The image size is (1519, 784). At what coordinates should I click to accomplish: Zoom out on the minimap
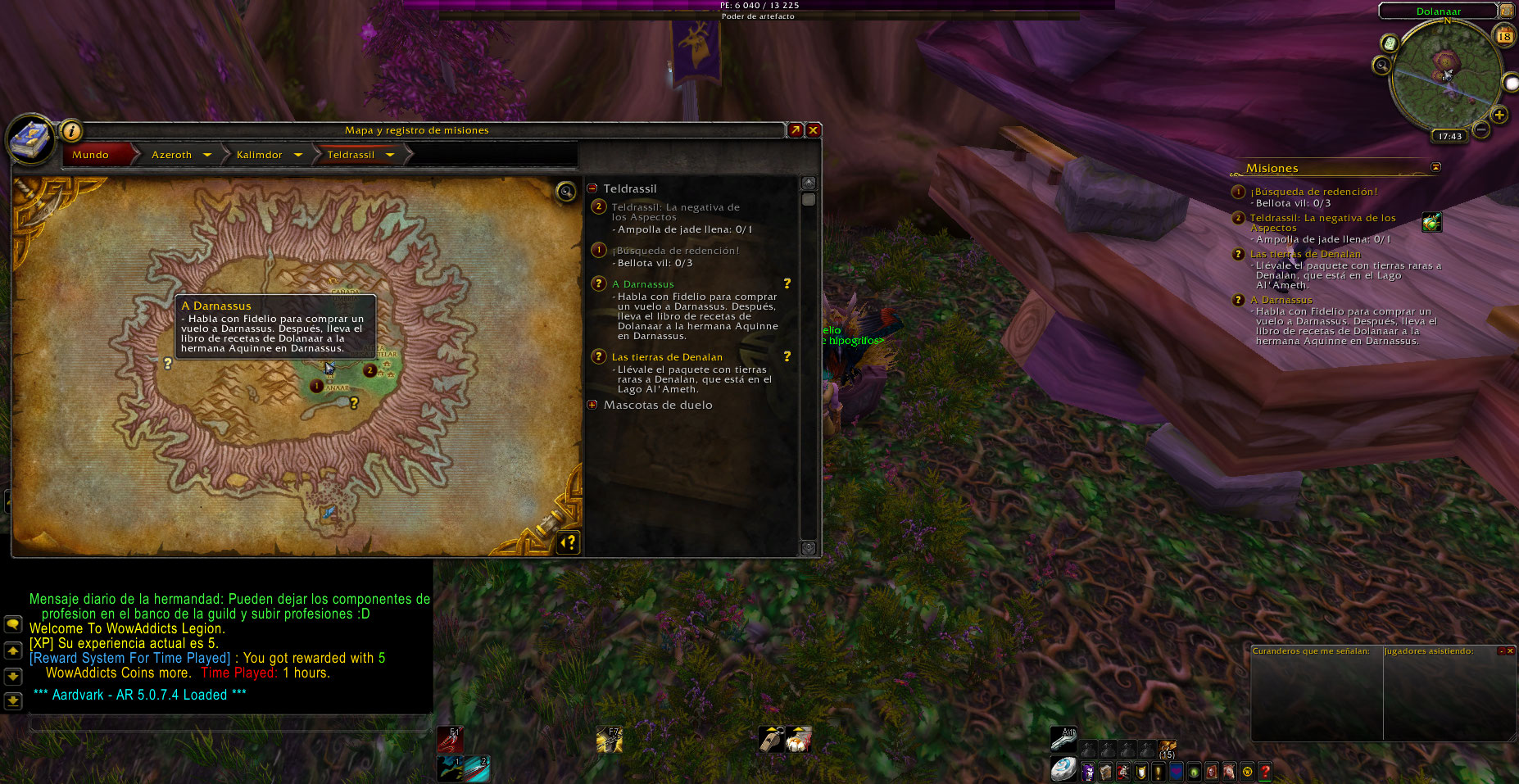click(x=1481, y=129)
